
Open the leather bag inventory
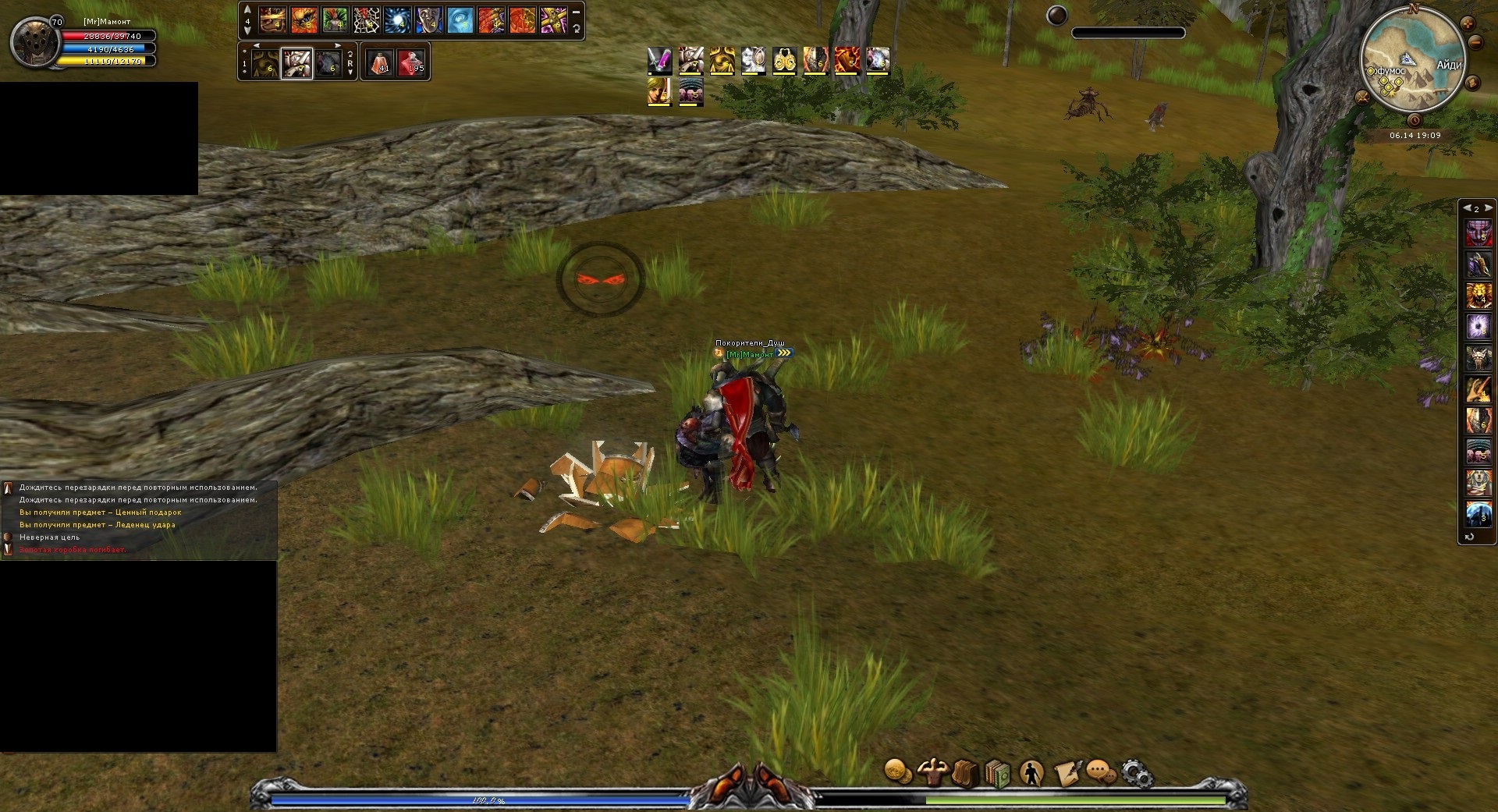click(x=964, y=773)
